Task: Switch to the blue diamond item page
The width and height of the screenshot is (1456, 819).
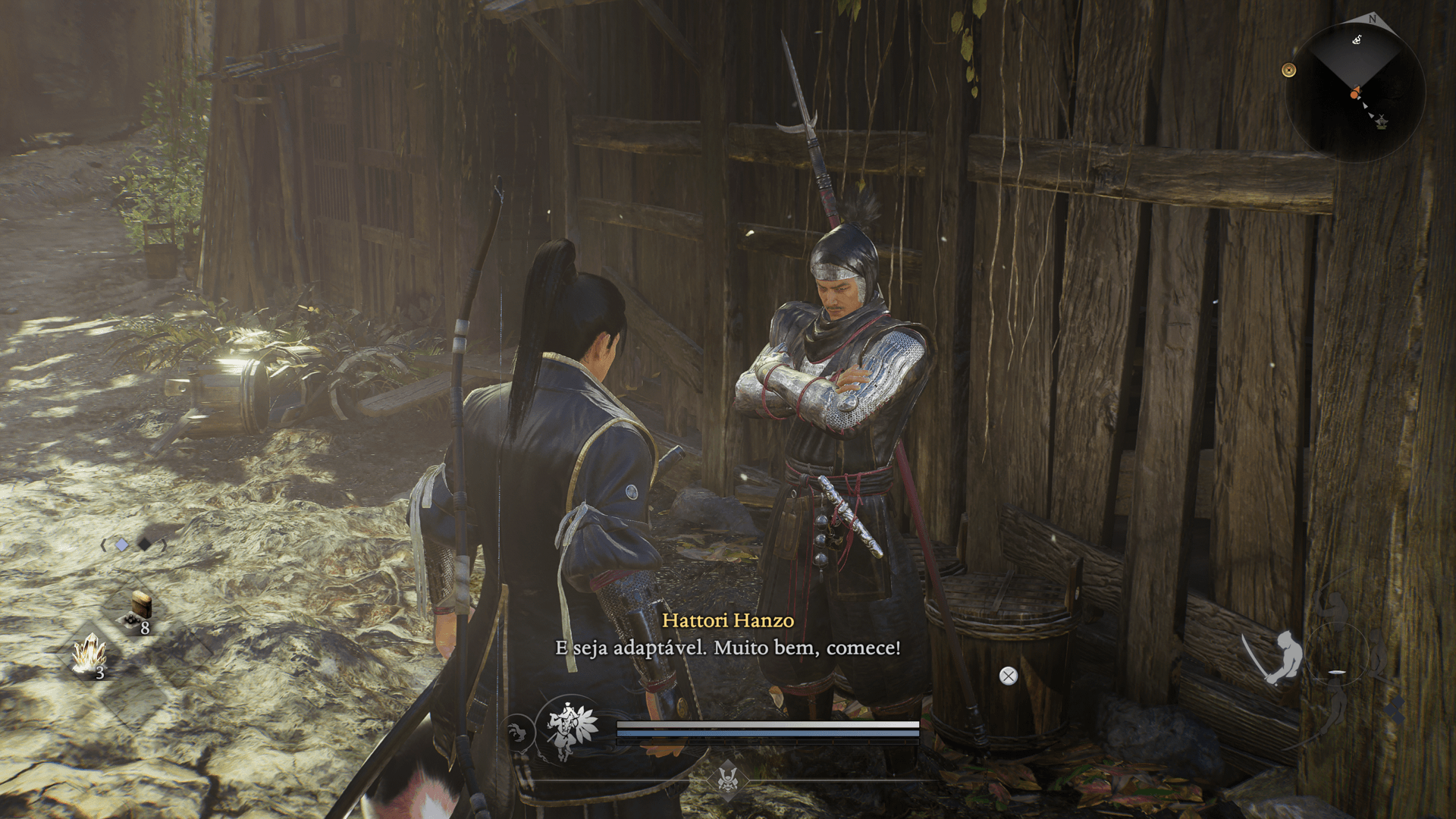Action: tap(122, 544)
